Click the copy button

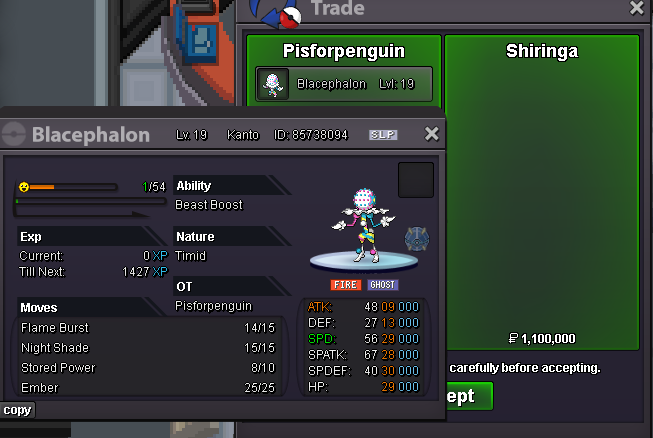[17, 410]
